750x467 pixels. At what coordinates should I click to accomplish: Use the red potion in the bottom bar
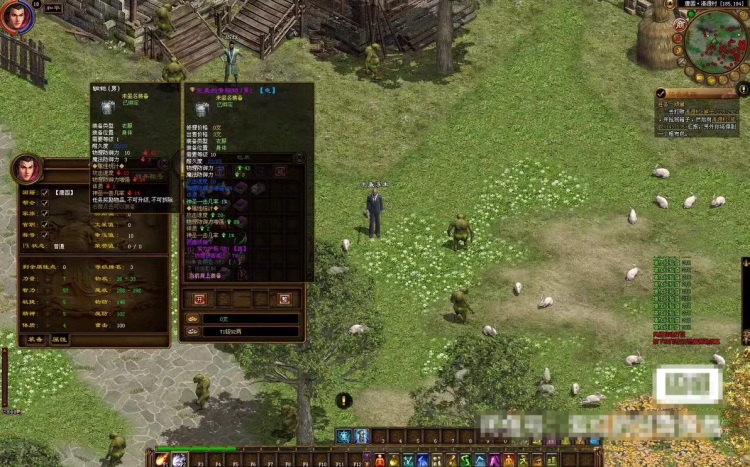coord(379,460)
